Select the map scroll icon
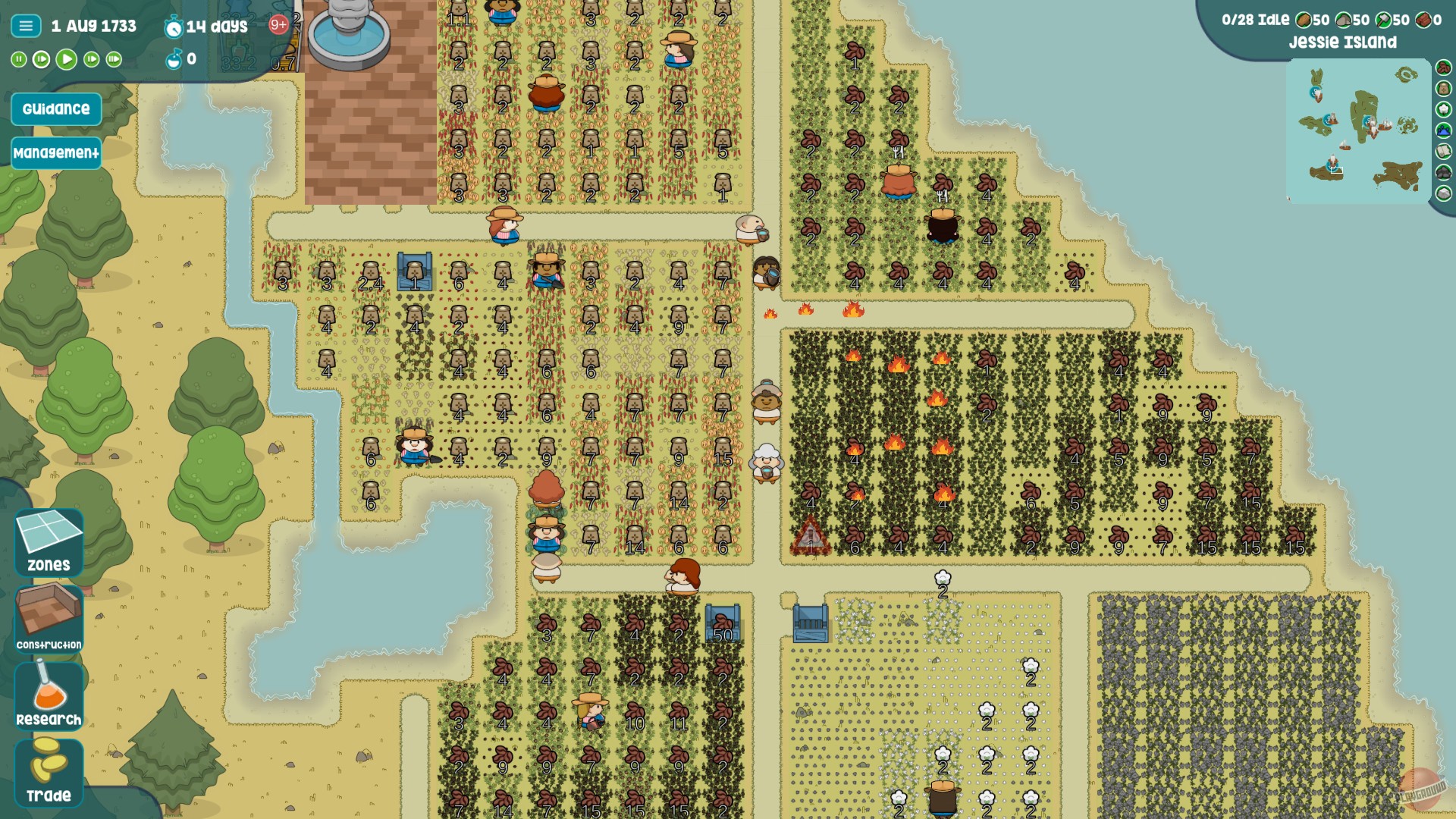The height and width of the screenshot is (819, 1456). (1442, 149)
